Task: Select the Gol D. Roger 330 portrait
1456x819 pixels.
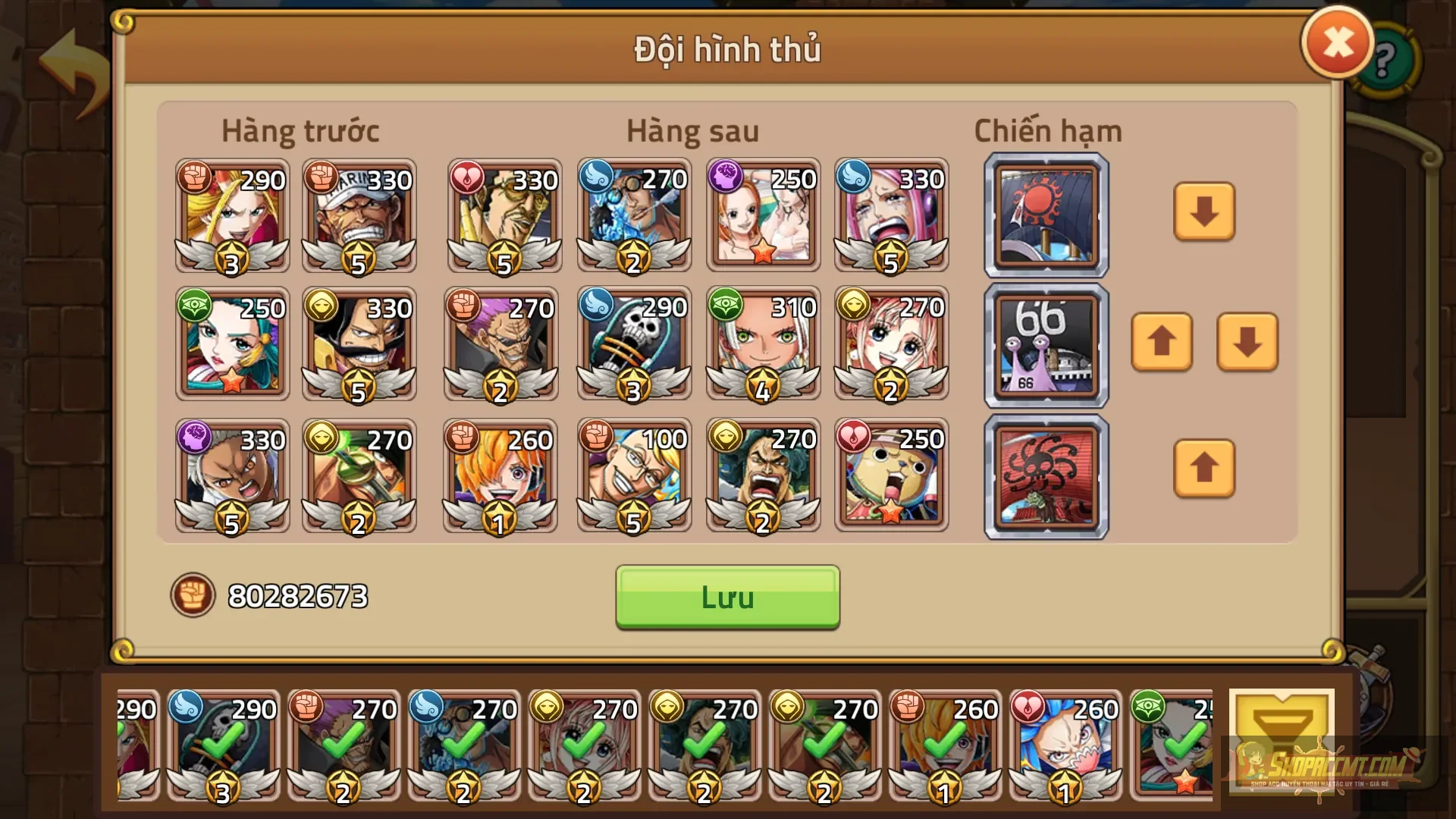Action: click(x=358, y=345)
